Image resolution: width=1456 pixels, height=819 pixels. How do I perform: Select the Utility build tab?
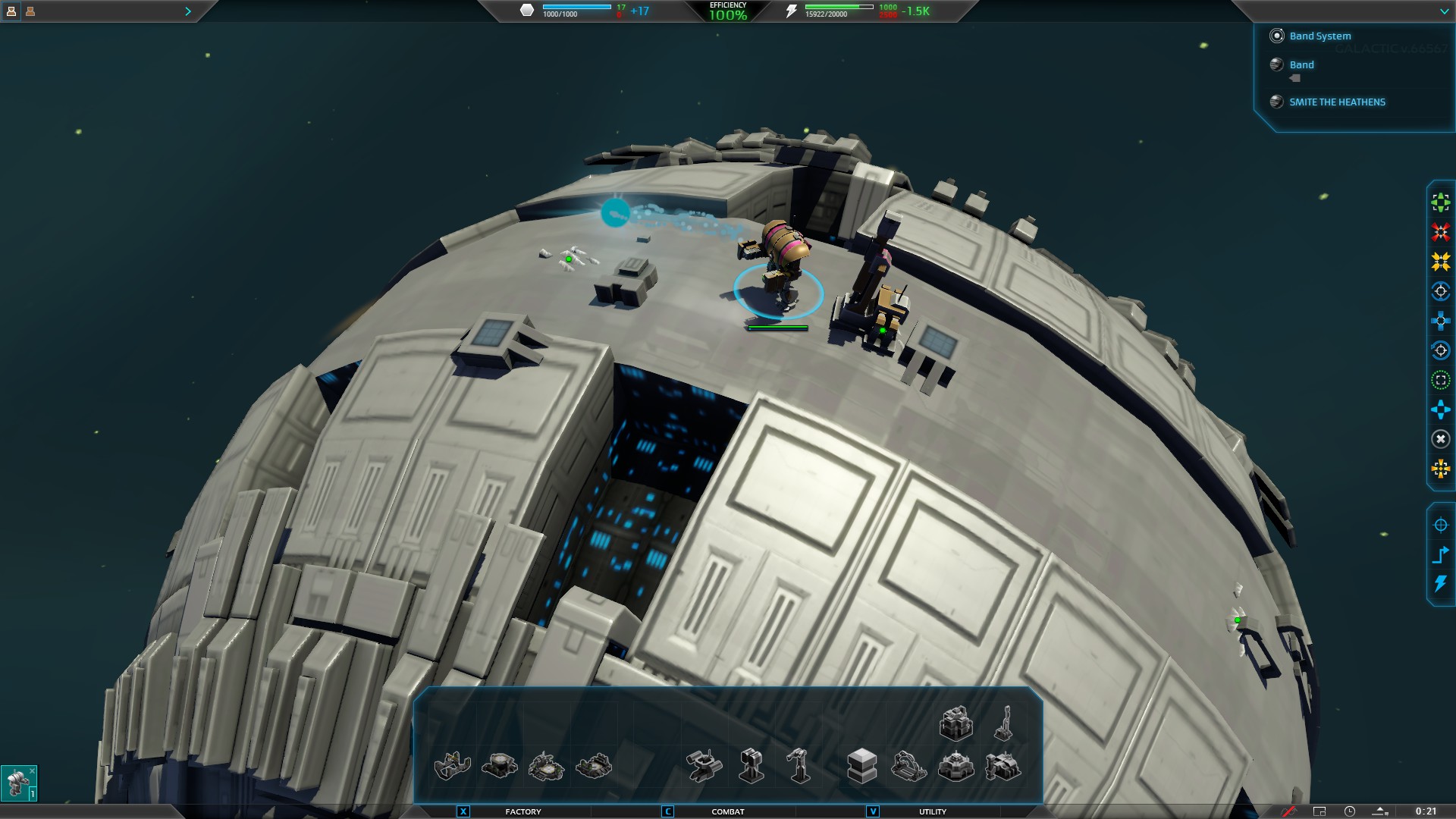pos(932,811)
